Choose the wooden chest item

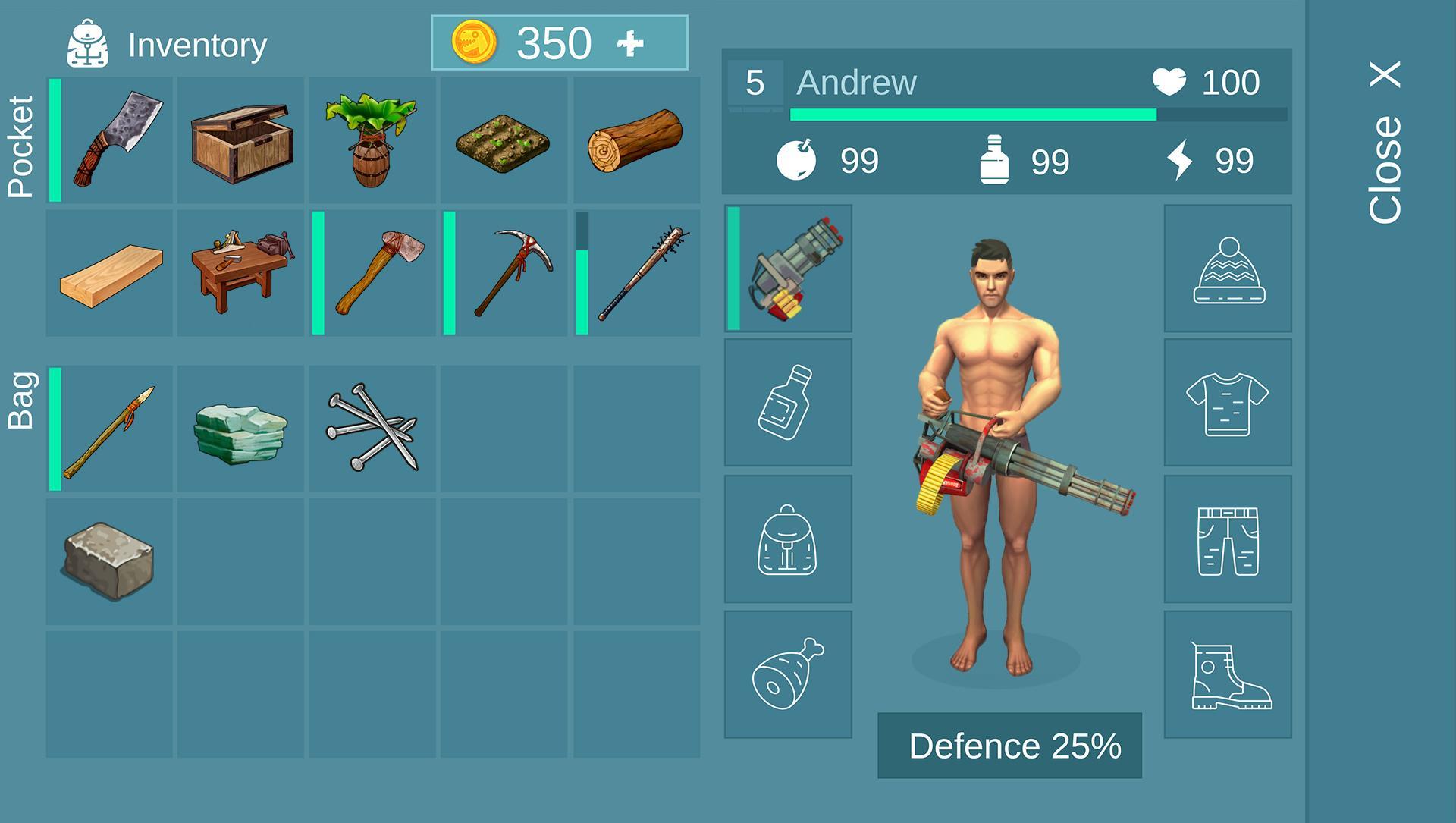(x=241, y=140)
